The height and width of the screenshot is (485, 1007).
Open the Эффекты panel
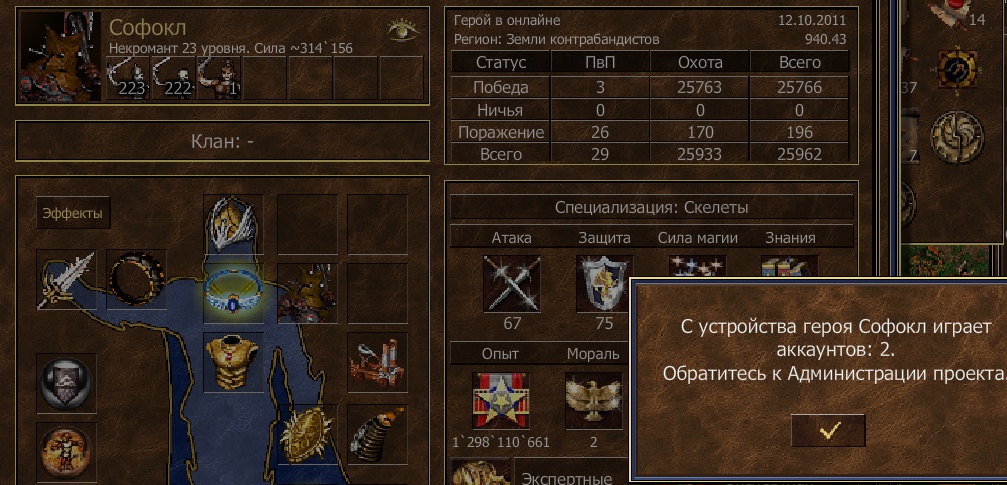(x=75, y=213)
